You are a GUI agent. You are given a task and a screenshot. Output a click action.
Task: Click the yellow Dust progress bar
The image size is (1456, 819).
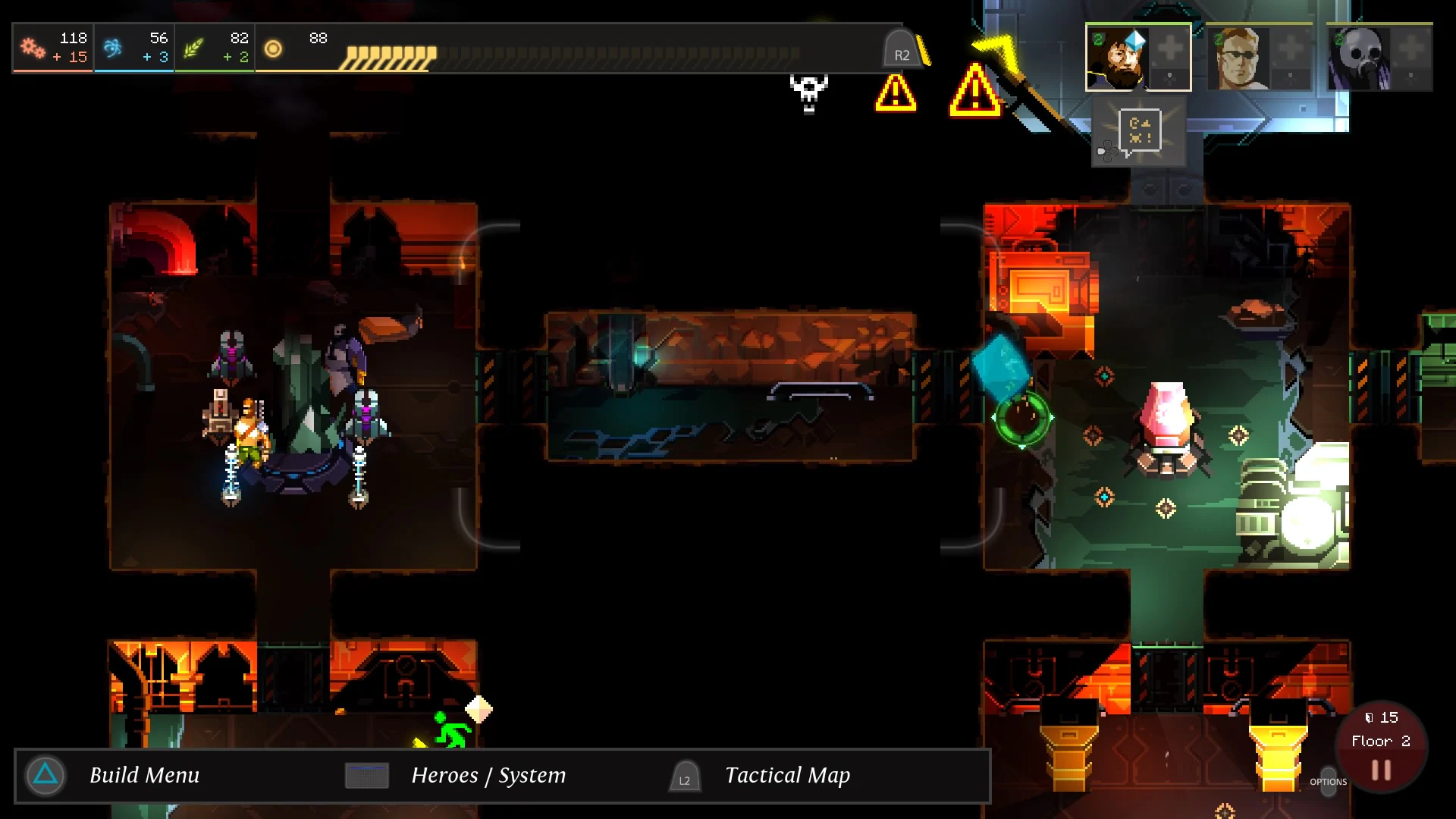point(388,54)
